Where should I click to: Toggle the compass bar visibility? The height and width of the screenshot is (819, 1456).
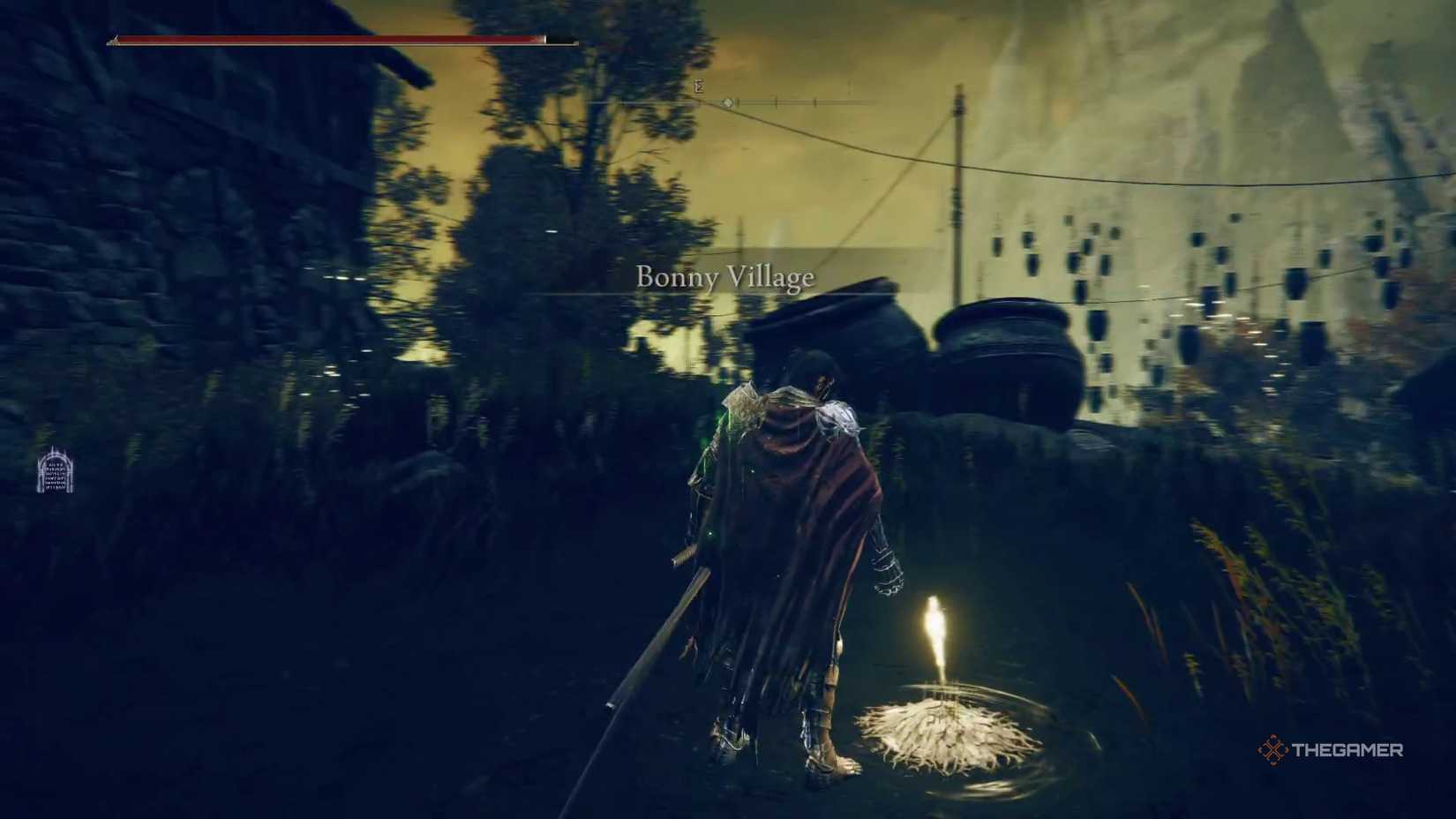point(785,101)
